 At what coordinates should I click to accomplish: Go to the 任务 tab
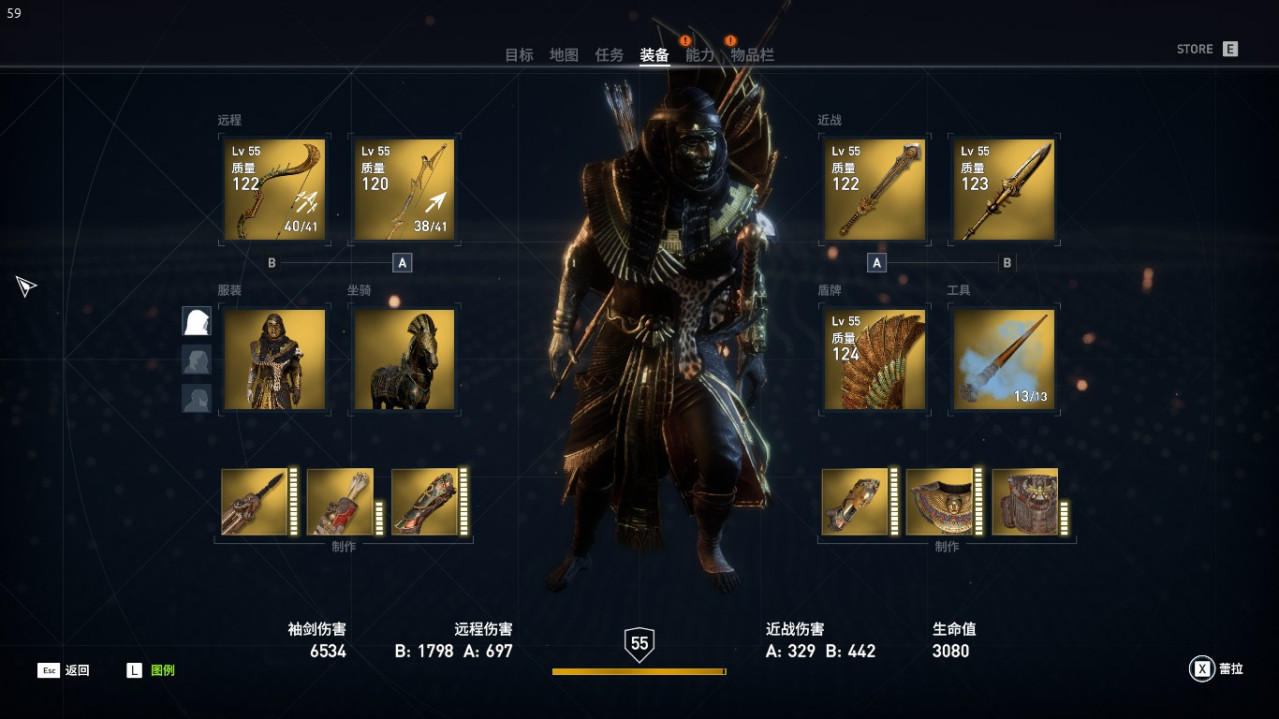coord(609,55)
